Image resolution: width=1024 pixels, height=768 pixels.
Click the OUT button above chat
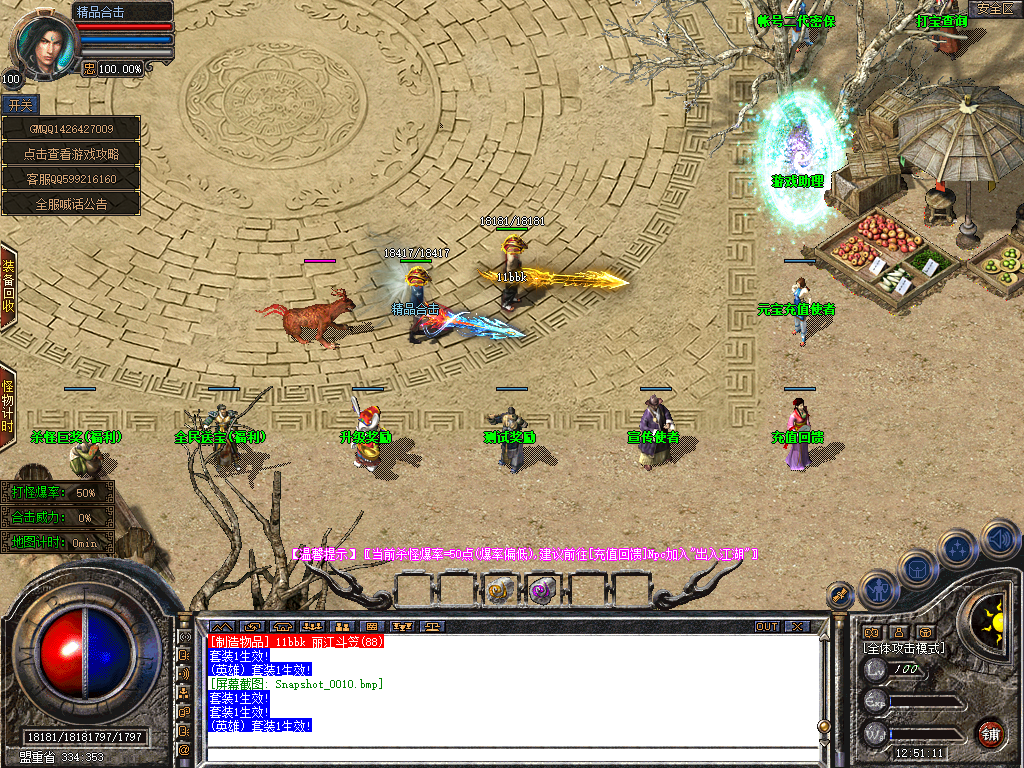pyautogui.click(x=766, y=626)
